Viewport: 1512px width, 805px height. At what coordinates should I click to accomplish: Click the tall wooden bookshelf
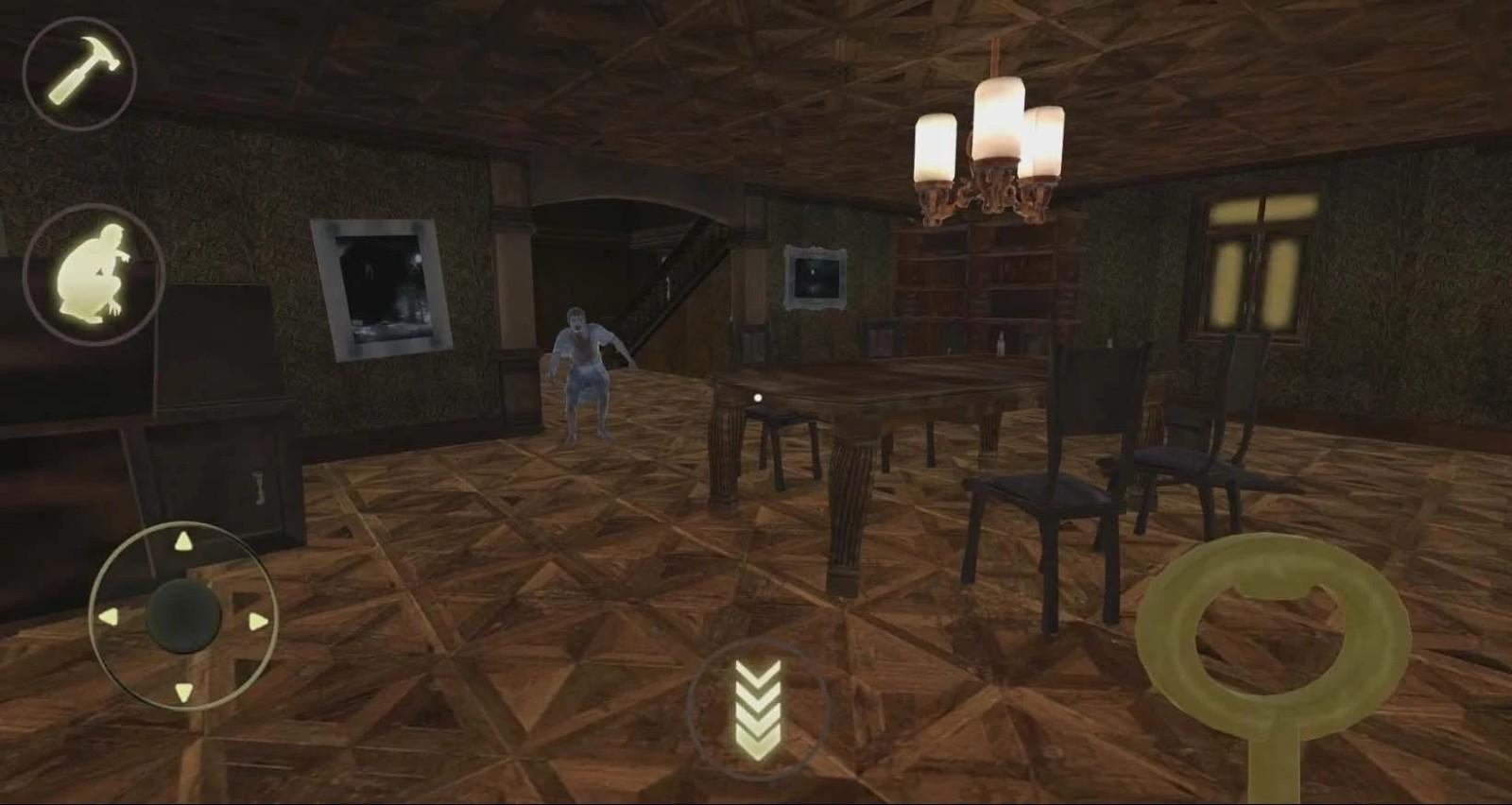[983, 283]
